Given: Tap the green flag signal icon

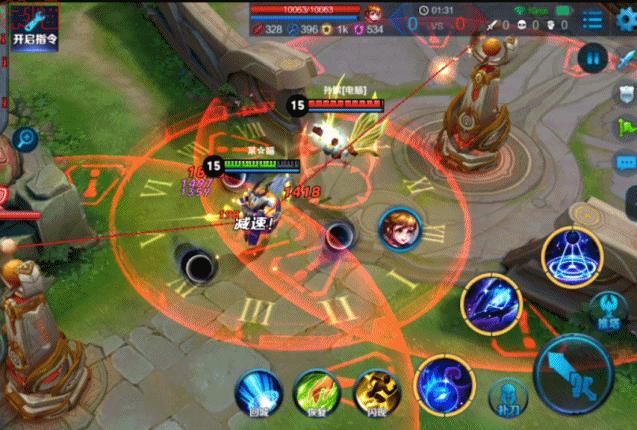Looking at the screenshot, I should coord(626,127).
